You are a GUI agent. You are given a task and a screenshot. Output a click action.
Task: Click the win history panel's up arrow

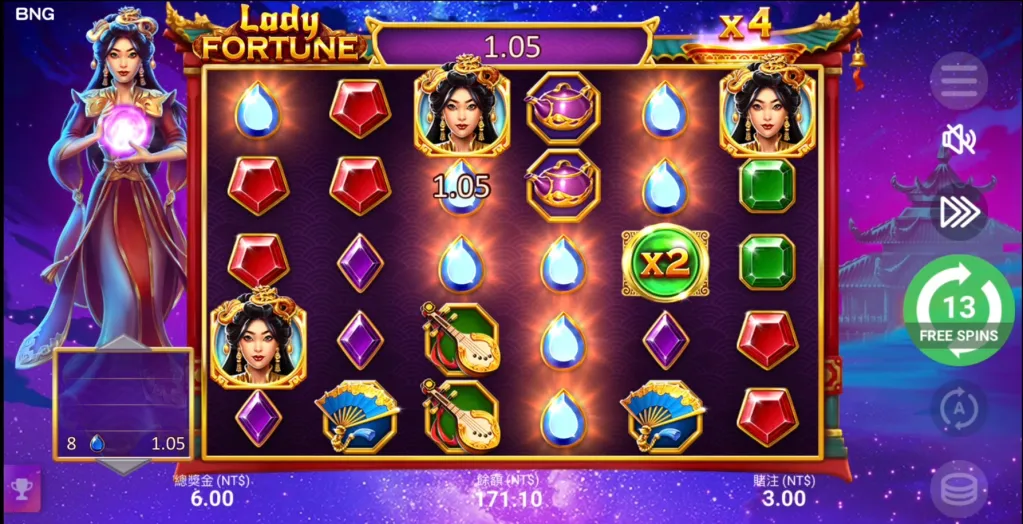point(123,342)
